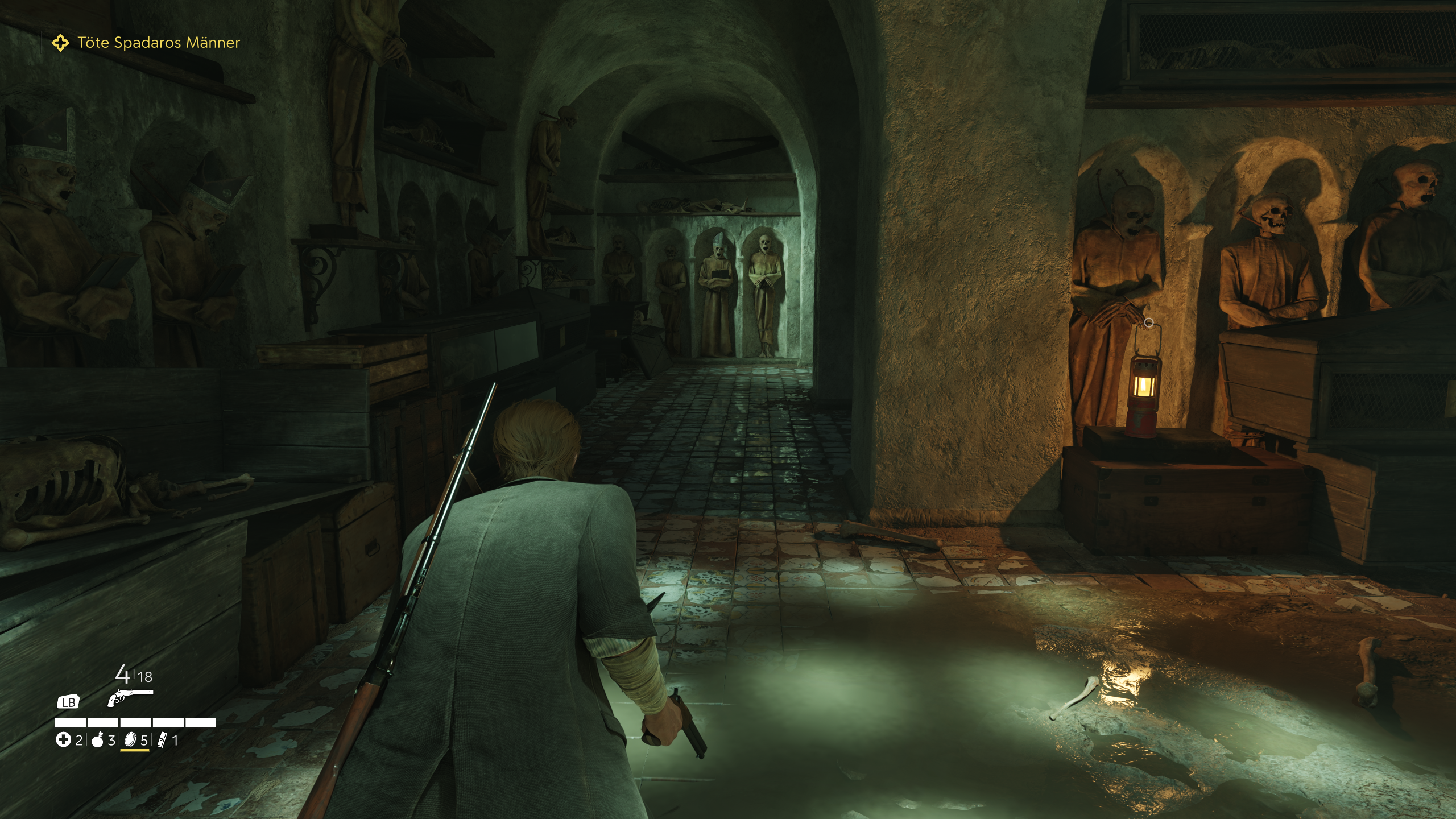Click the yellow underline below the coin slot
The height and width of the screenshot is (819, 1456).
[x=135, y=752]
